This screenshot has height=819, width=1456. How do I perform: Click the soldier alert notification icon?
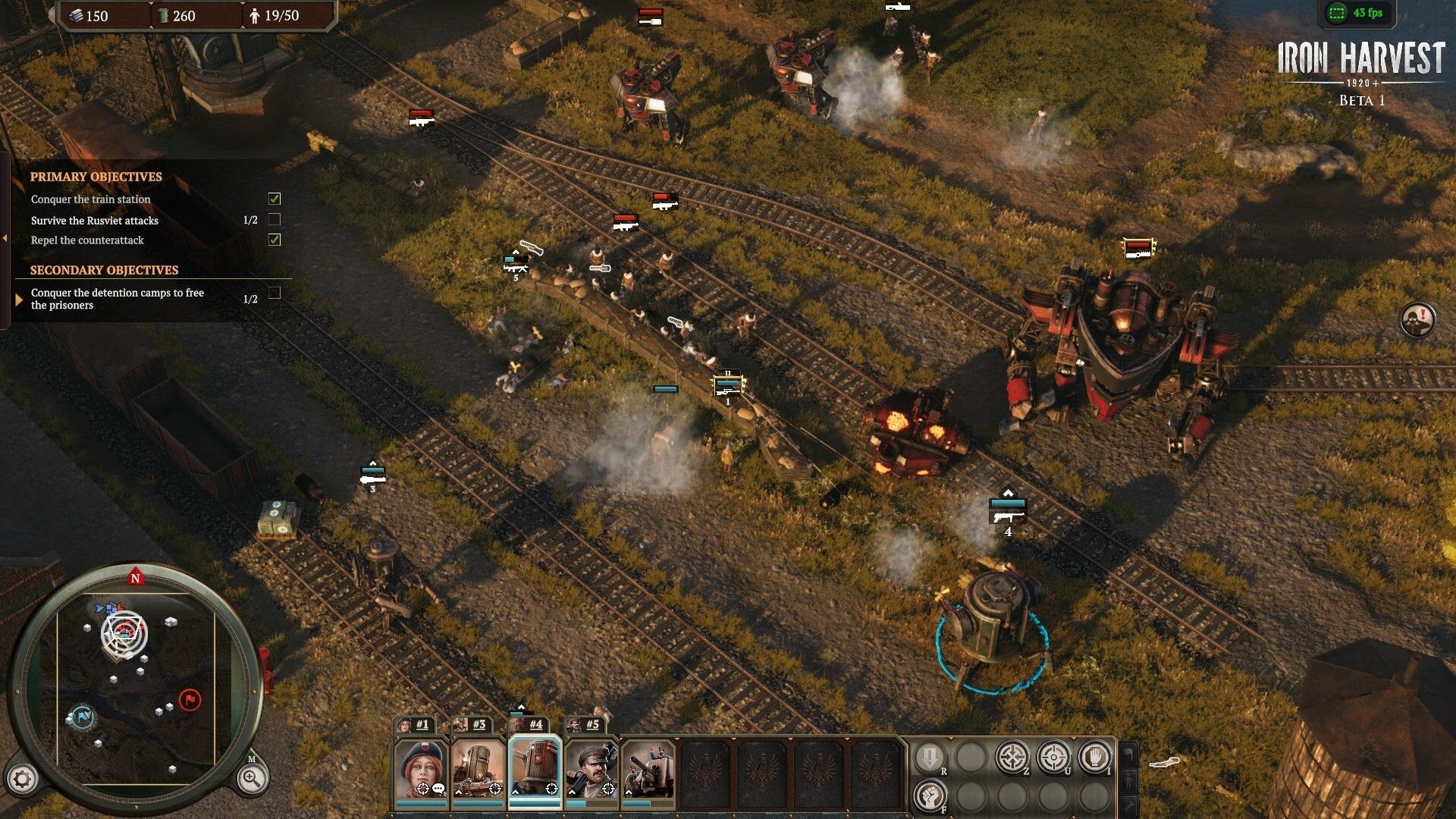pos(1417,320)
